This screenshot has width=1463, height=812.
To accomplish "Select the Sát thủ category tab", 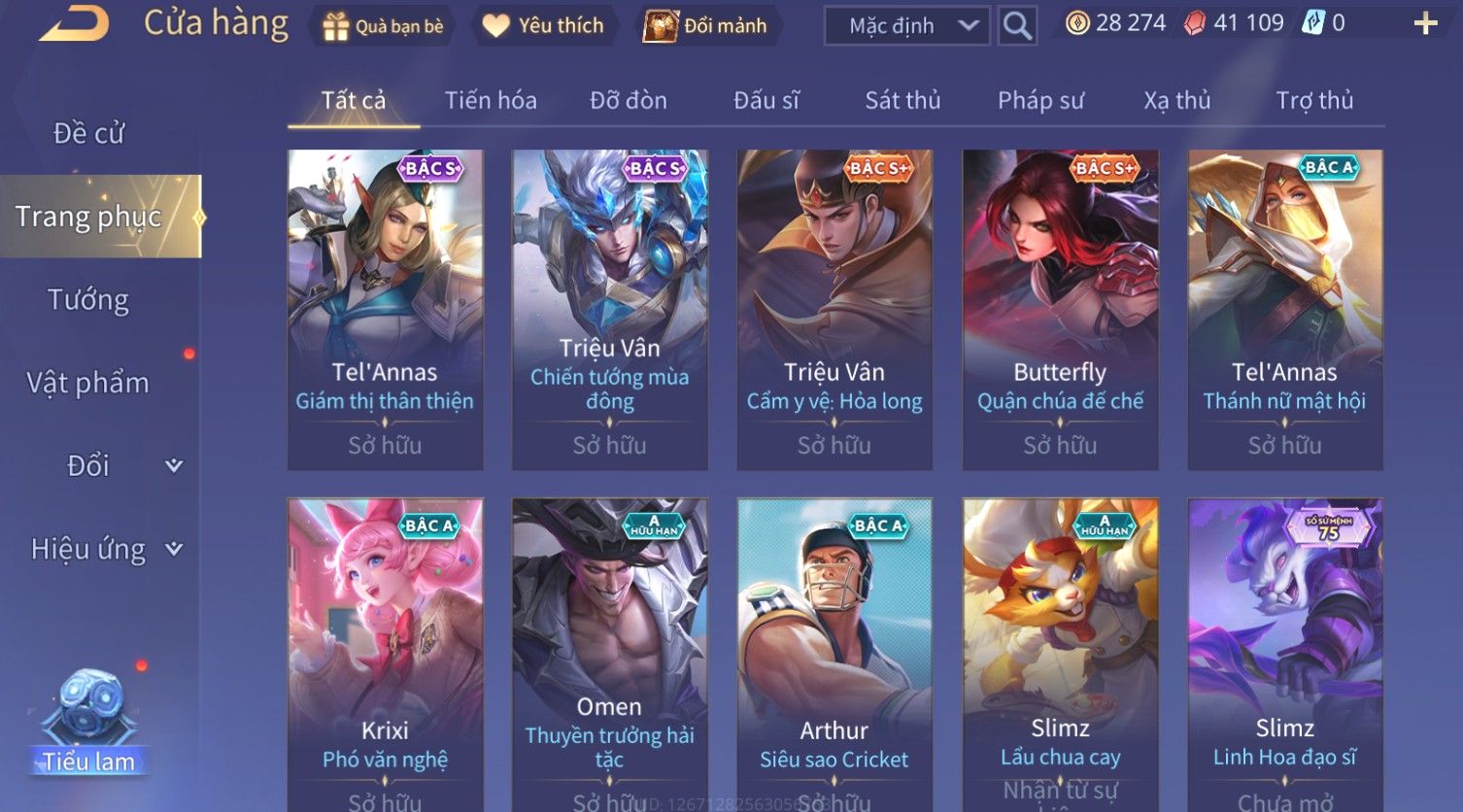I will tap(902, 100).
